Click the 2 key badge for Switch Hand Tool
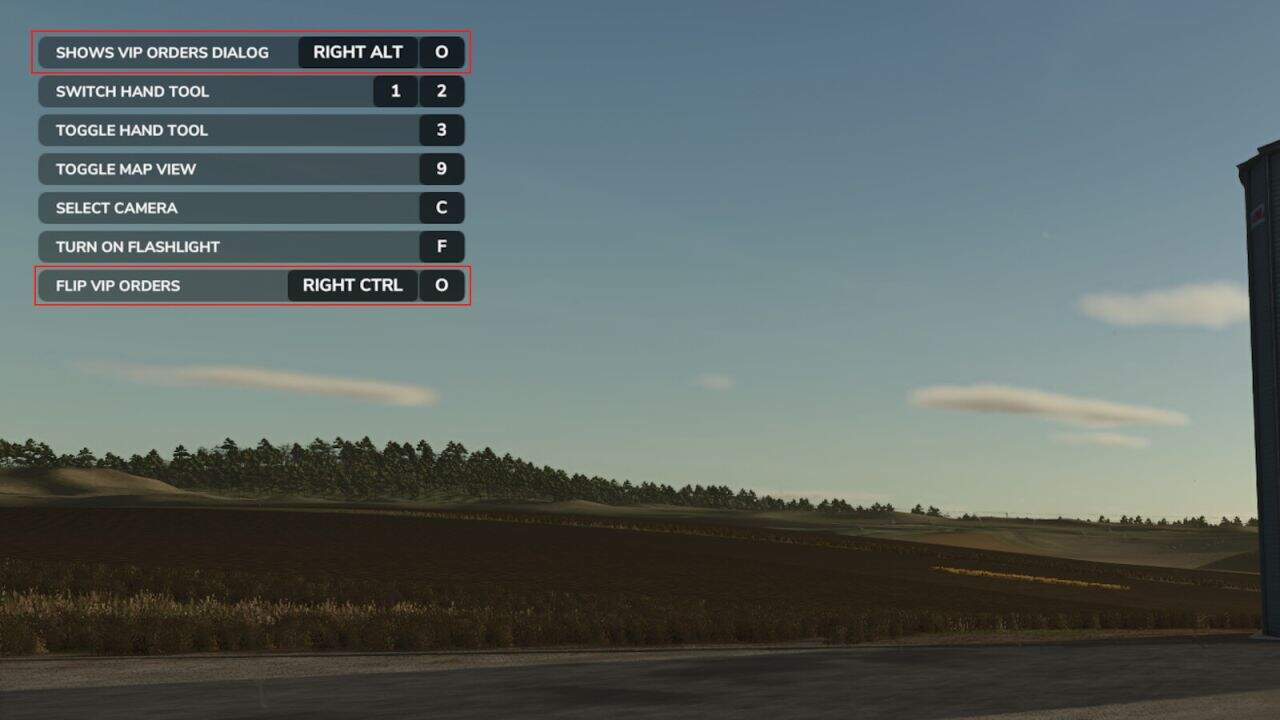This screenshot has height=720, width=1280. (x=441, y=91)
